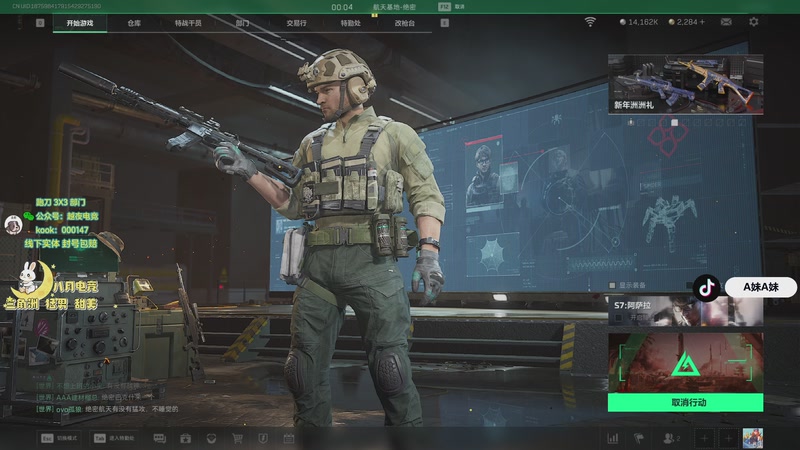This screenshot has height=450, width=800.
Task: Open the 新年洲礼 event banner
Action: point(685,85)
